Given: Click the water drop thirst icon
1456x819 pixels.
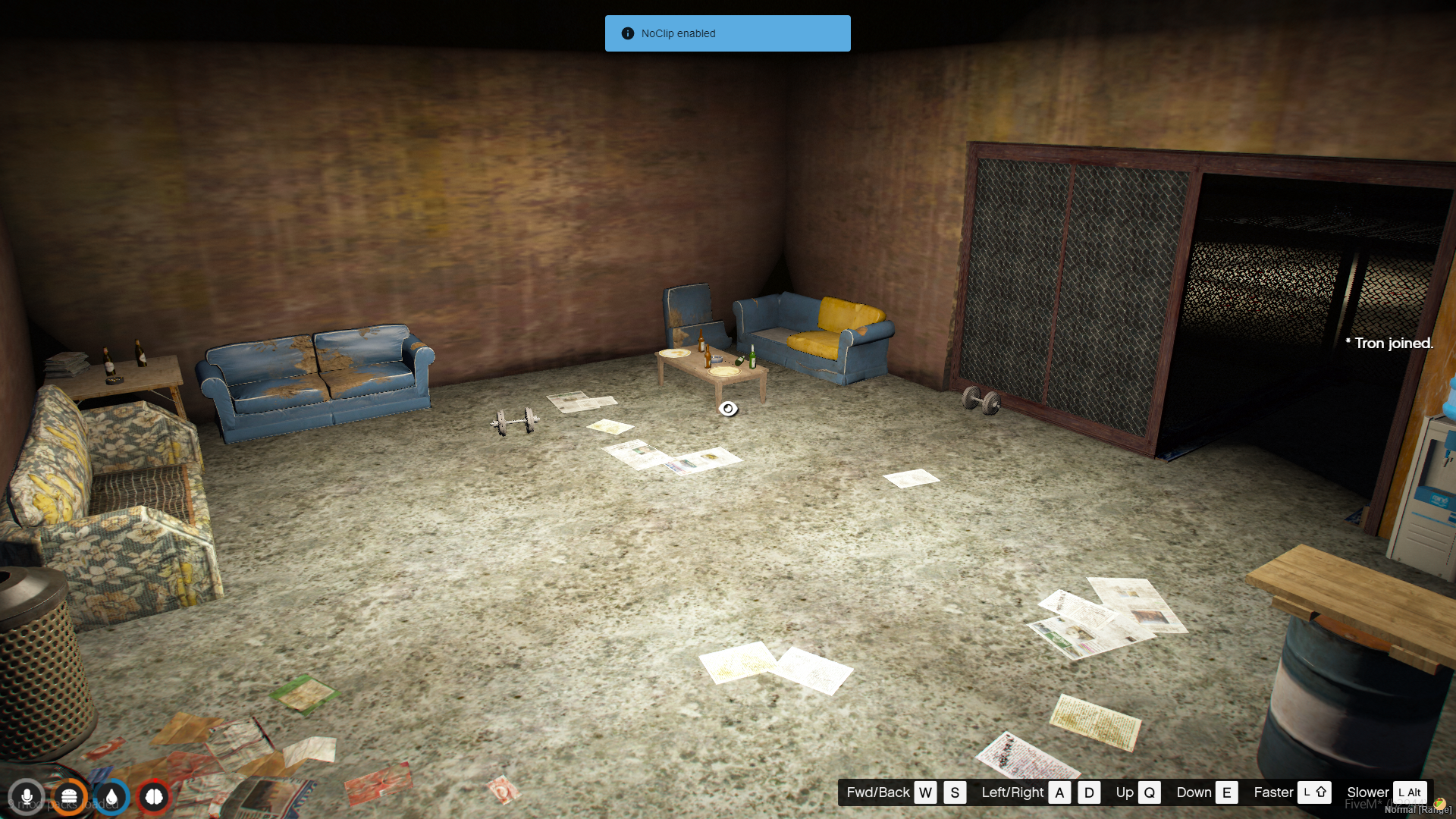Looking at the screenshot, I should pos(111,797).
